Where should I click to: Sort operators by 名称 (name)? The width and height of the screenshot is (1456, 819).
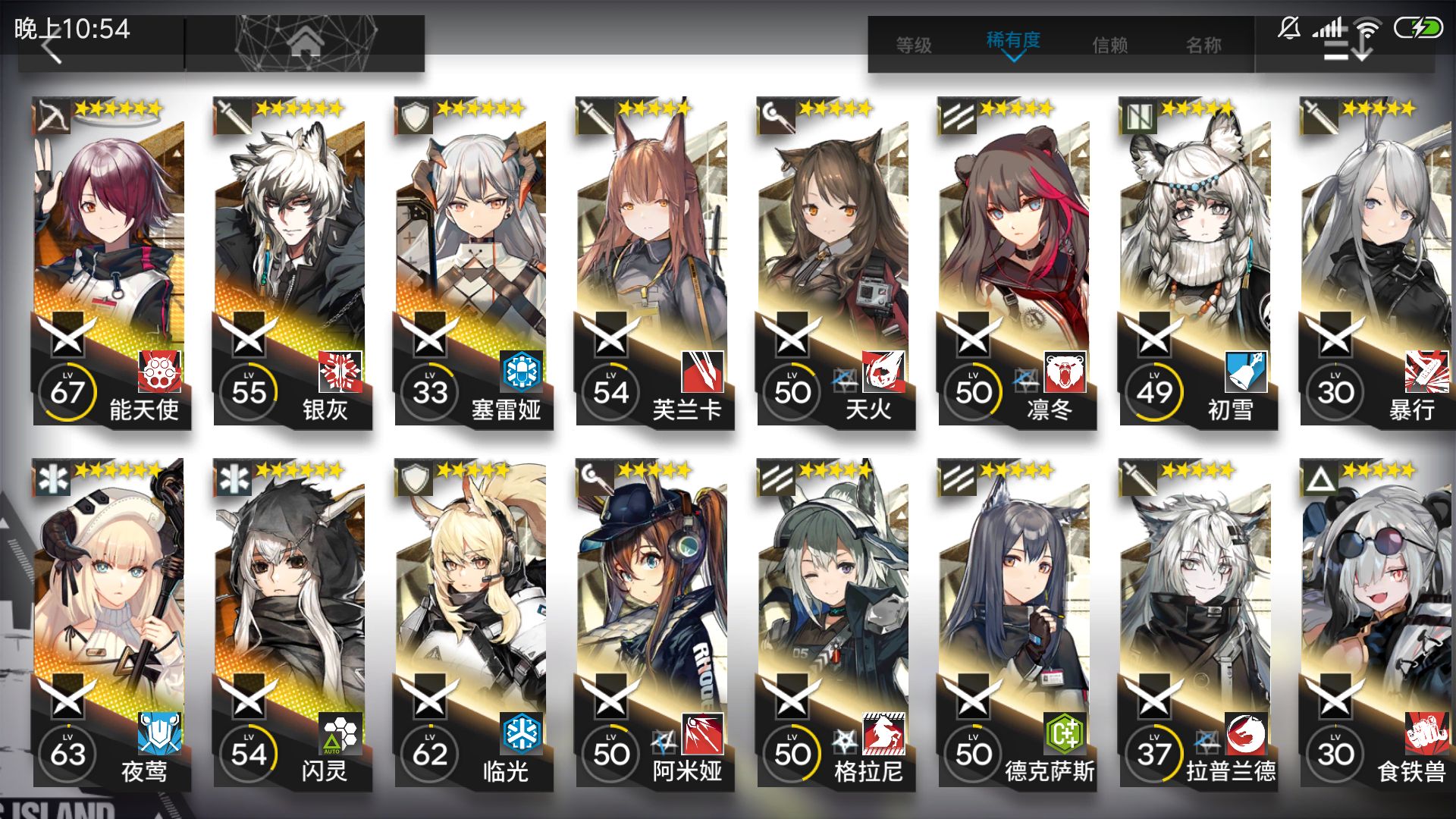coord(1204,45)
